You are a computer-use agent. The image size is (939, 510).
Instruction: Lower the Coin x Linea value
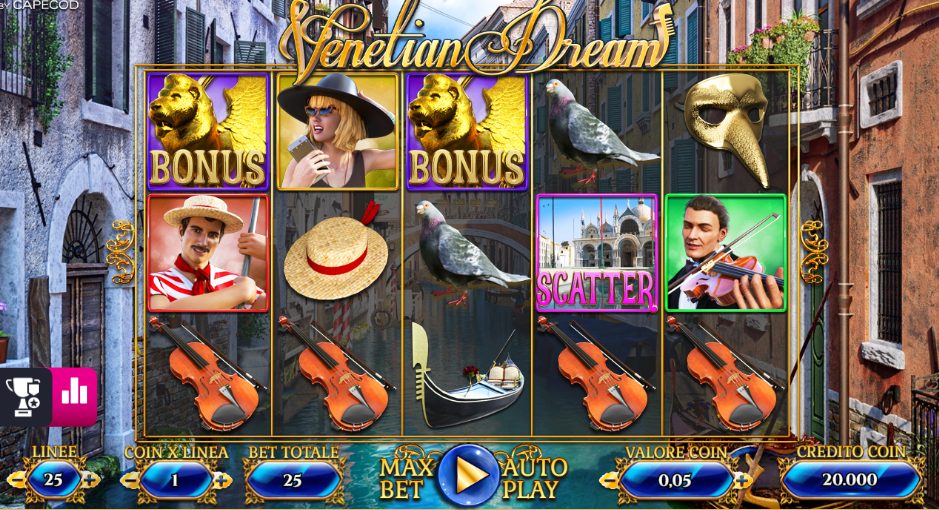pyautogui.click(x=131, y=480)
